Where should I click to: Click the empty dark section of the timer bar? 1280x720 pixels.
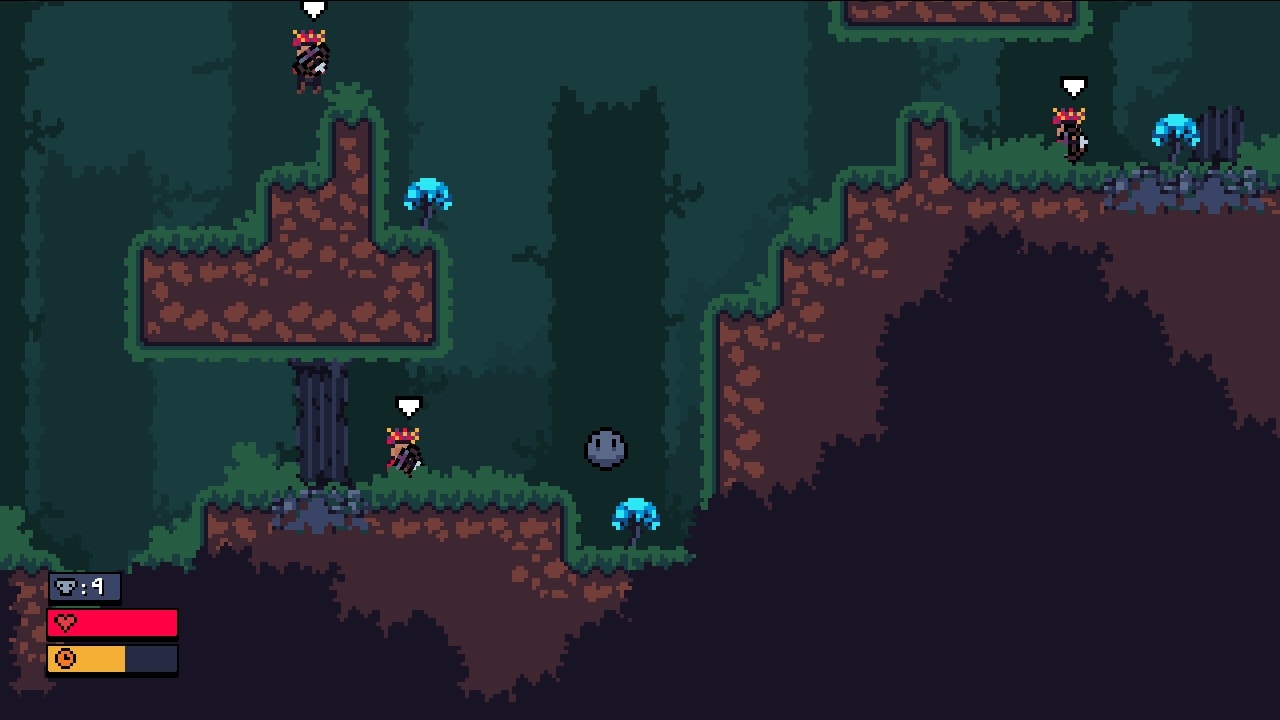150,658
